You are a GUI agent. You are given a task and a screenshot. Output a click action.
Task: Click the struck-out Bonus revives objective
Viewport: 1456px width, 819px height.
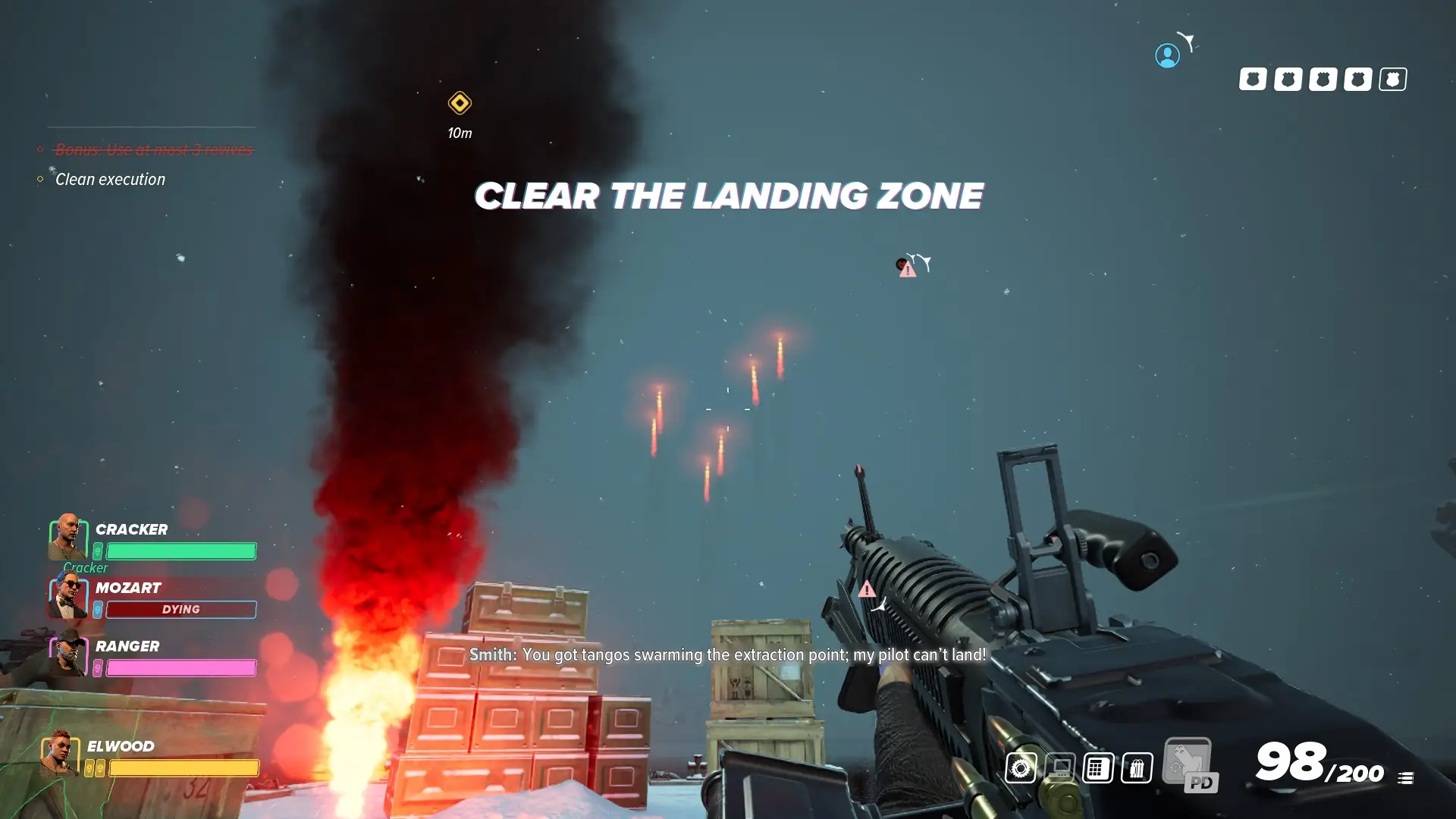[x=153, y=149]
